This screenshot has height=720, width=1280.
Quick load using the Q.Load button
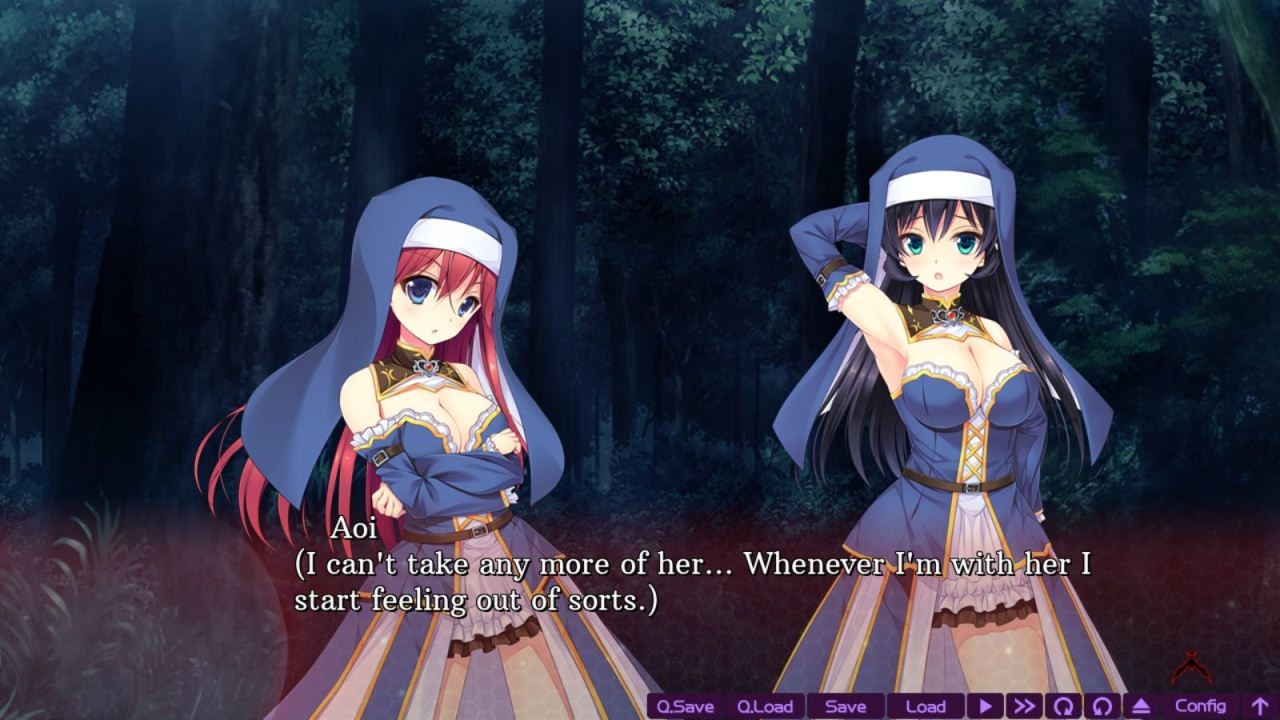pyautogui.click(x=766, y=706)
